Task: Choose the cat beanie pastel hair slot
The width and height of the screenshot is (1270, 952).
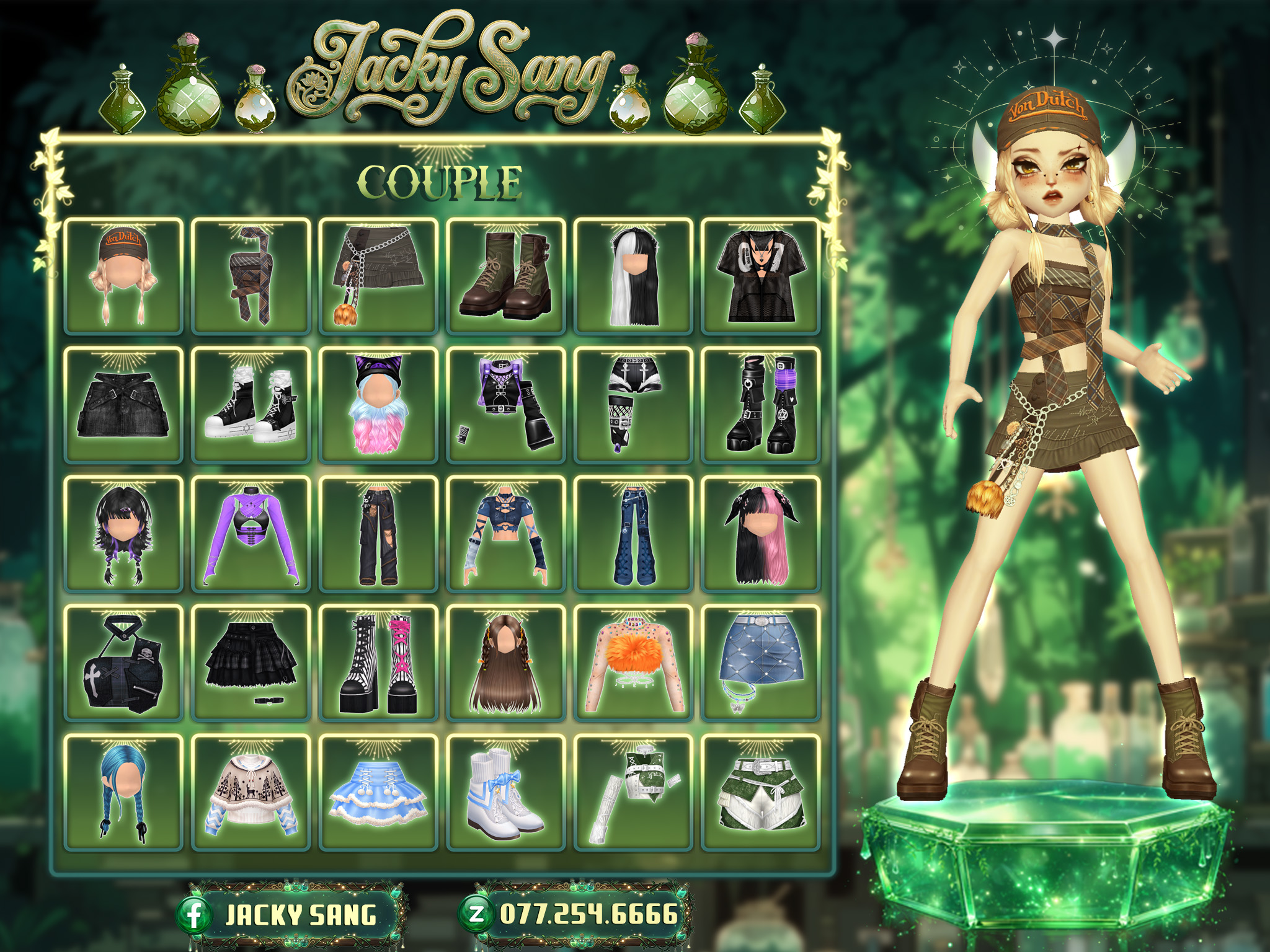Action: coord(378,405)
